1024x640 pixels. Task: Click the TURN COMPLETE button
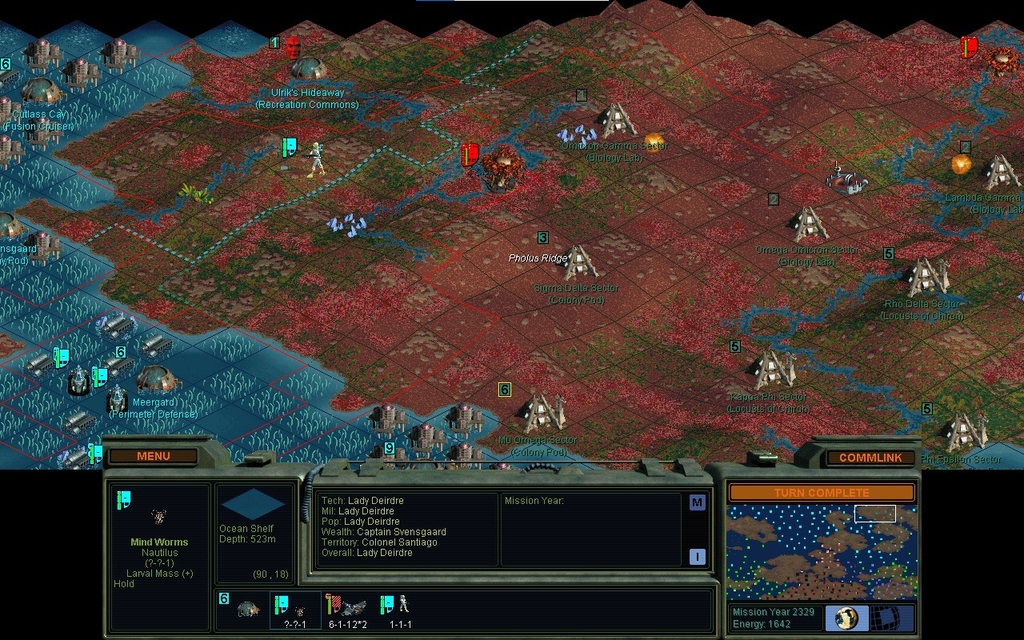click(820, 493)
